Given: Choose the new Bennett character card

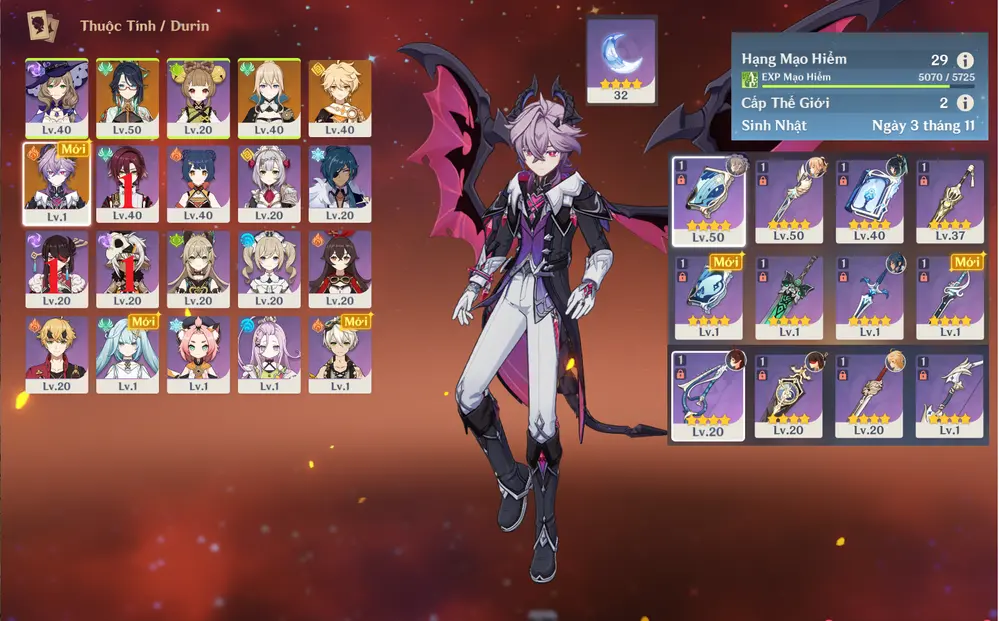Looking at the screenshot, I should pyautogui.click(x=340, y=354).
